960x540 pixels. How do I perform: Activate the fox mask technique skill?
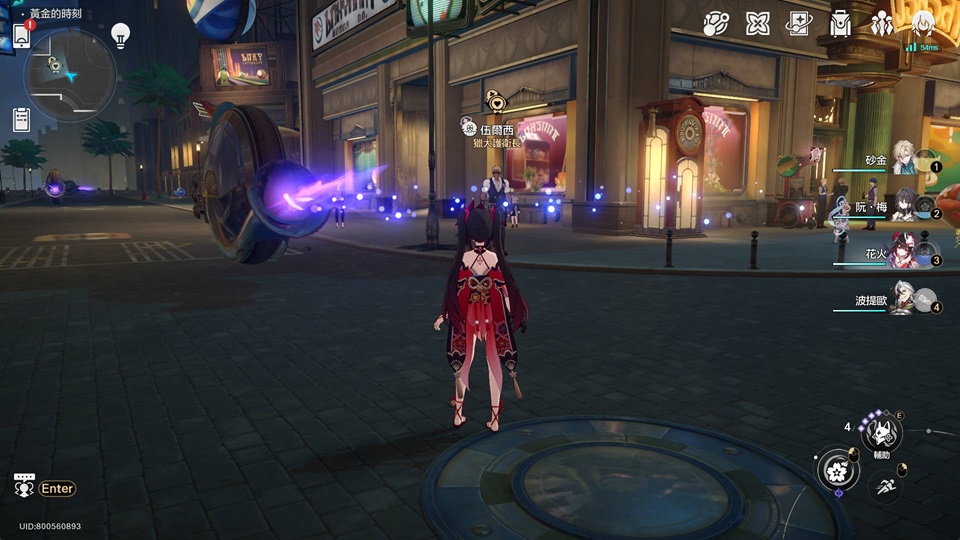click(x=881, y=433)
